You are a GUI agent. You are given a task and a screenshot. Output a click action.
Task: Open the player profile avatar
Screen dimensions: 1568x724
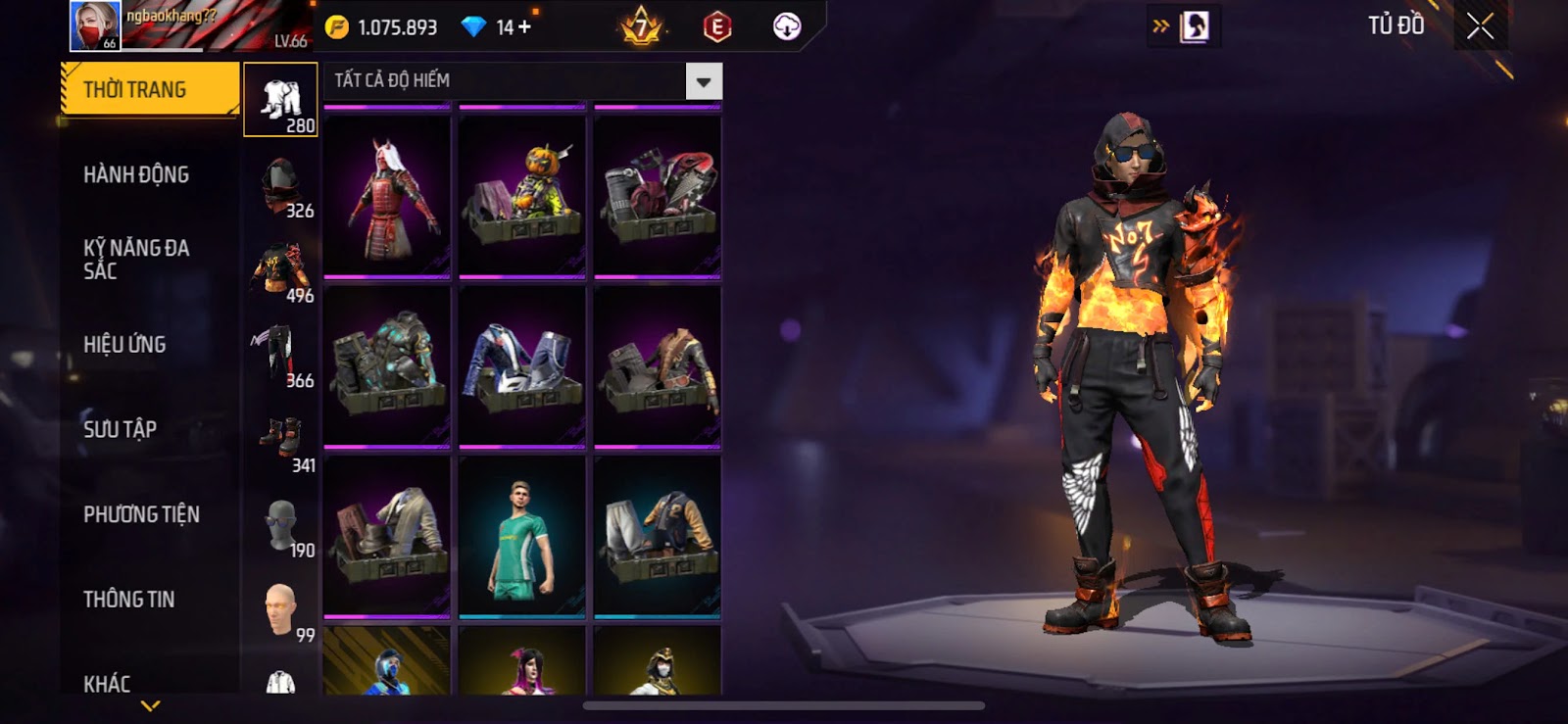pyautogui.click(x=95, y=25)
